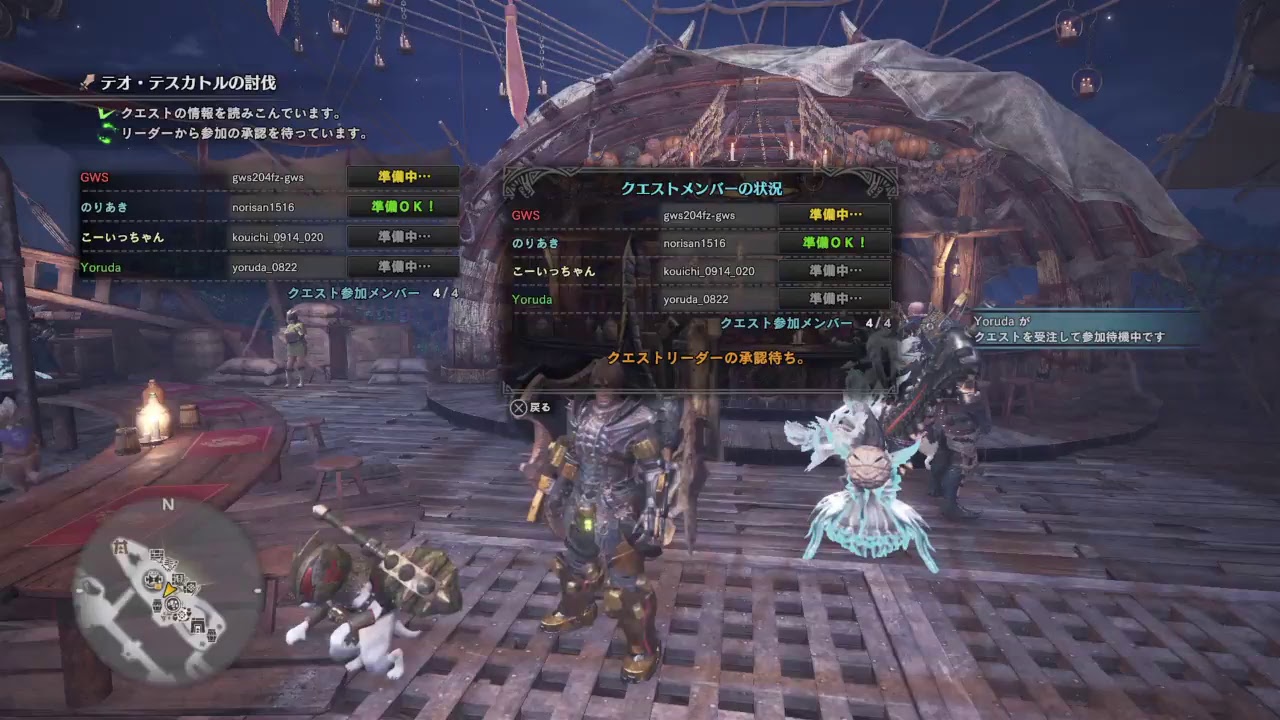Click the N compass marker on the minimap

tap(167, 504)
